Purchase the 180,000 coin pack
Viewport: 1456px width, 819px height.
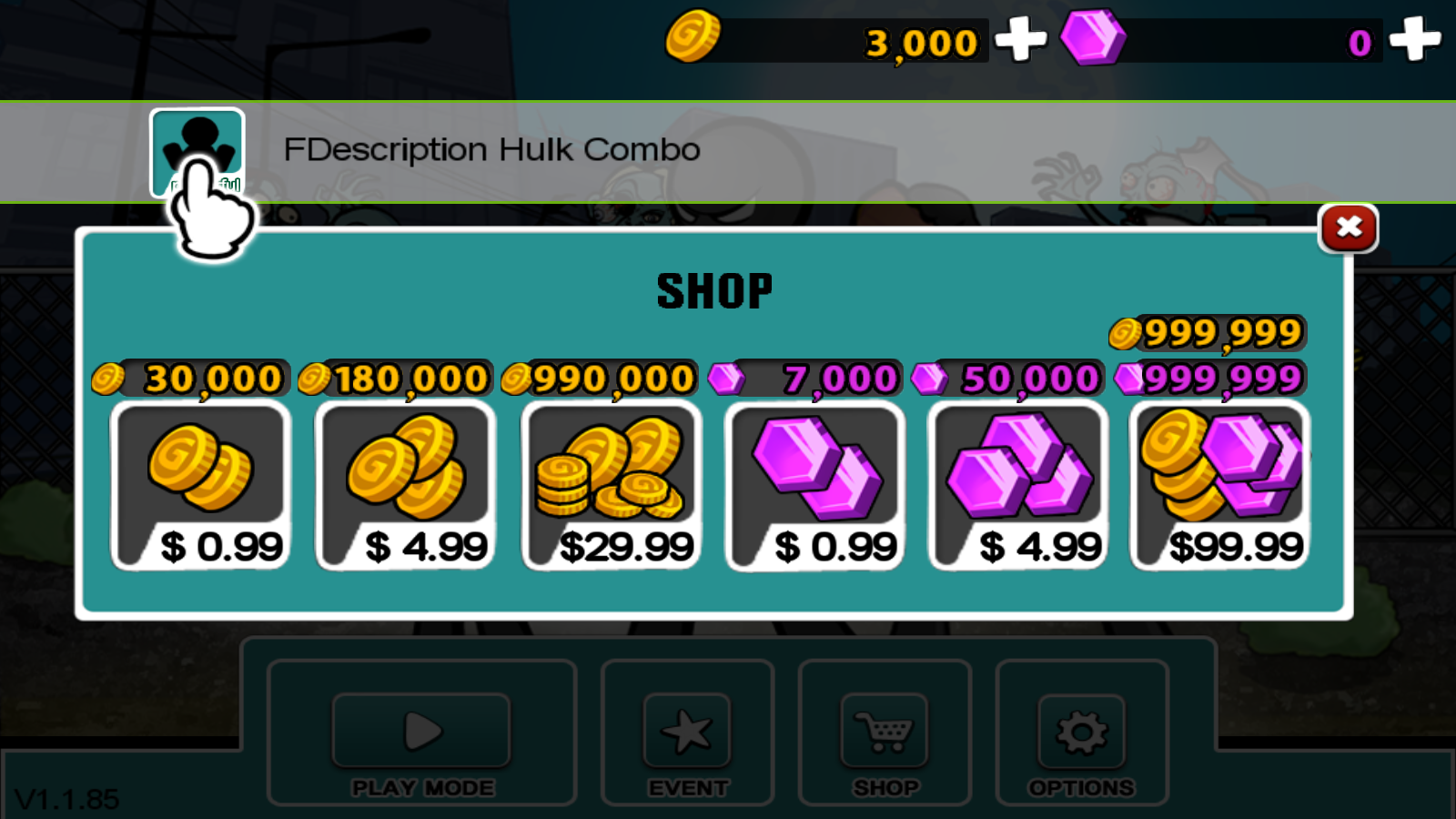(x=405, y=486)
